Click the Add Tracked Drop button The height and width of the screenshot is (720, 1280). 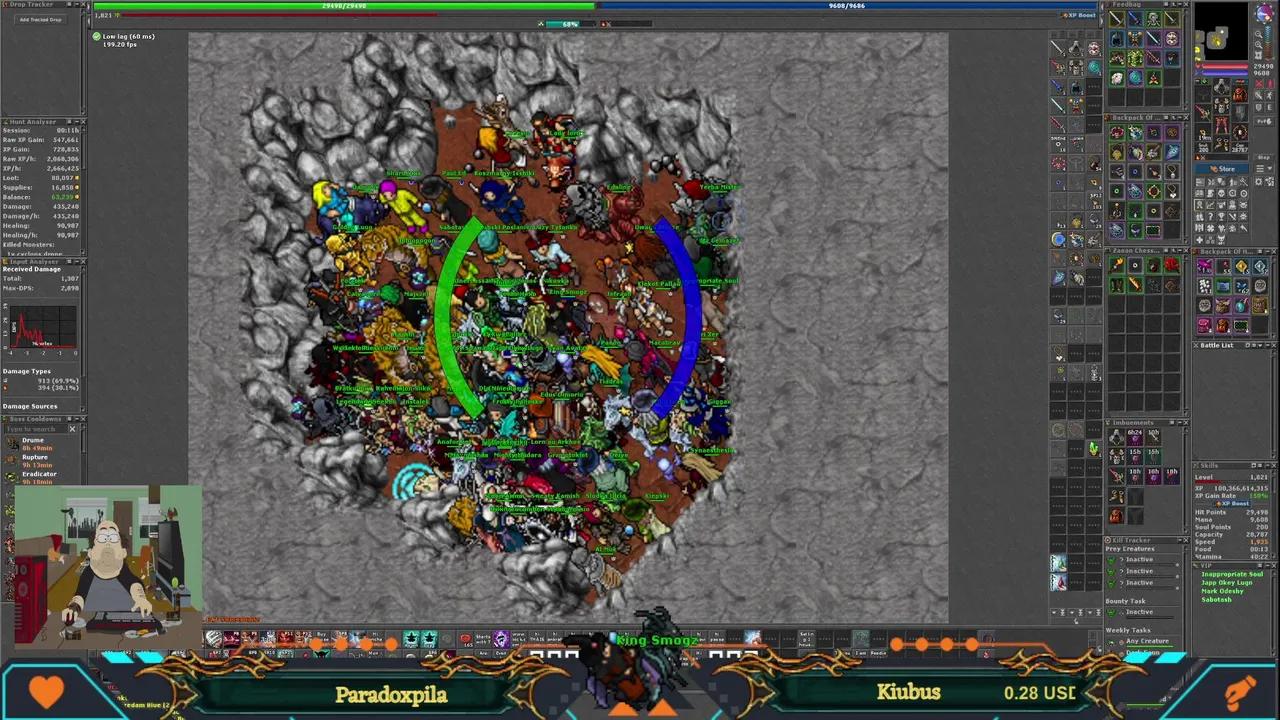[x=41, y=19]
